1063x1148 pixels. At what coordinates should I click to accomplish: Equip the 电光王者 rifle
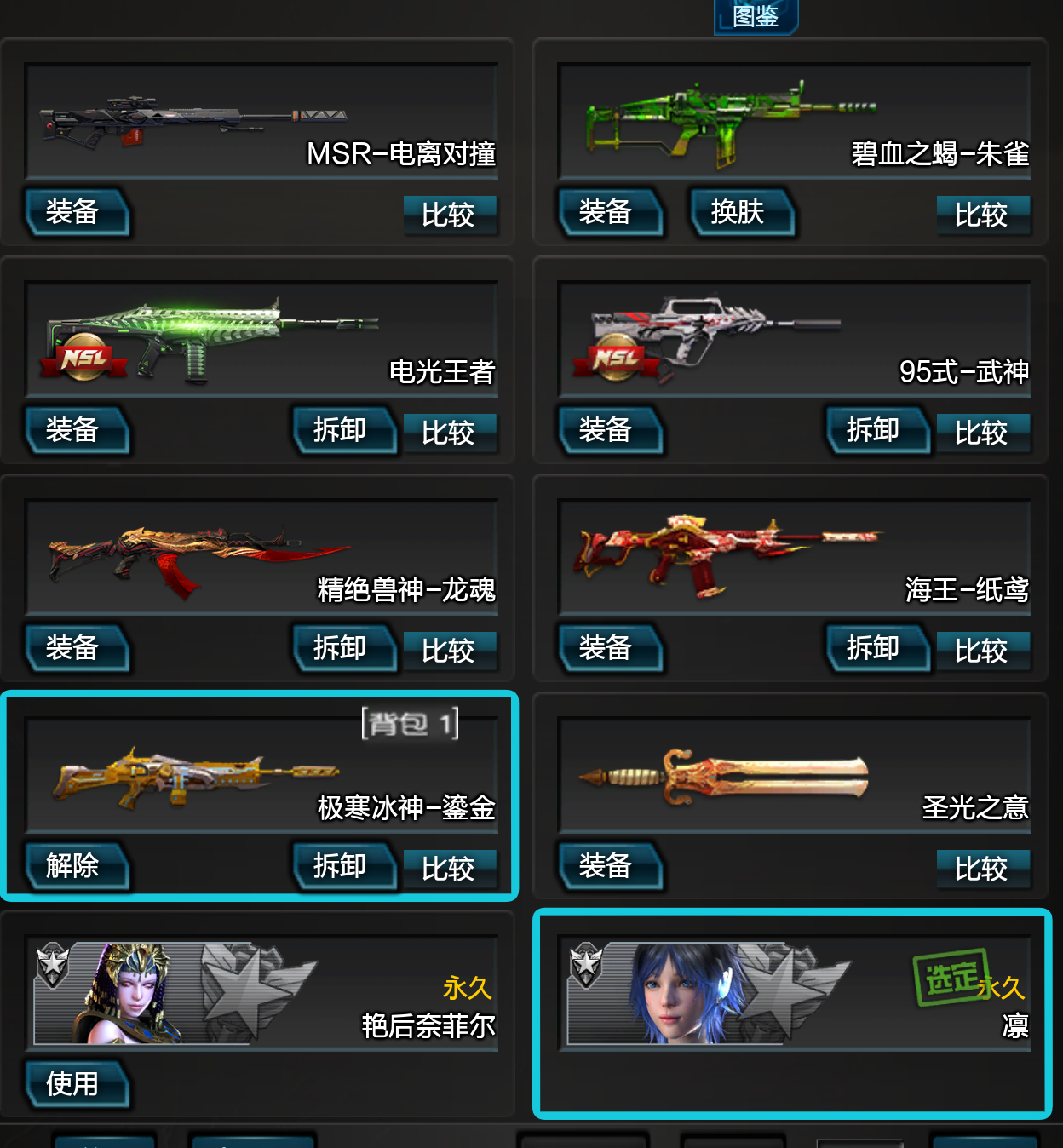coord(74,430)
